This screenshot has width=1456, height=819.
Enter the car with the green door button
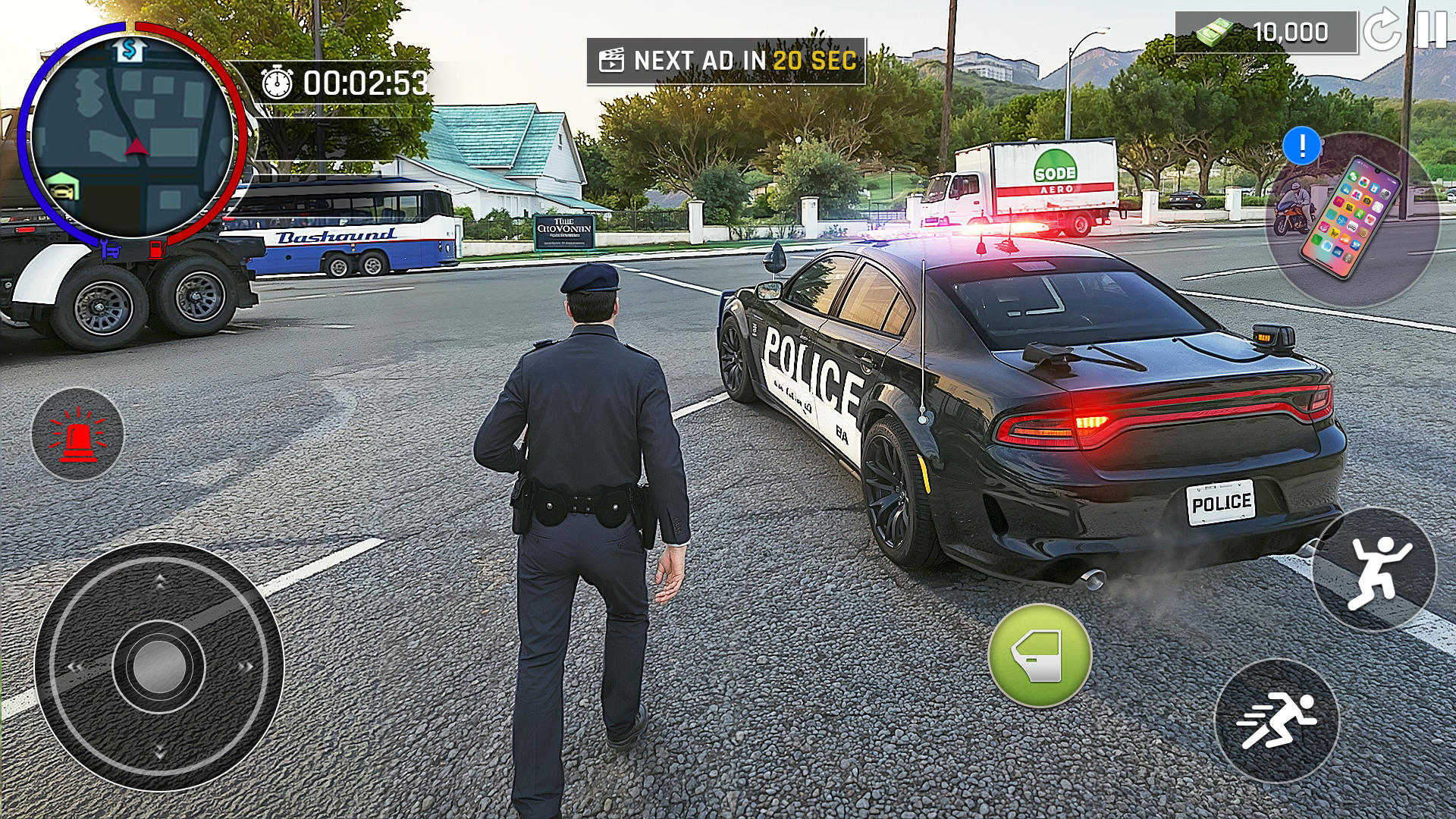coord(1040,655)
